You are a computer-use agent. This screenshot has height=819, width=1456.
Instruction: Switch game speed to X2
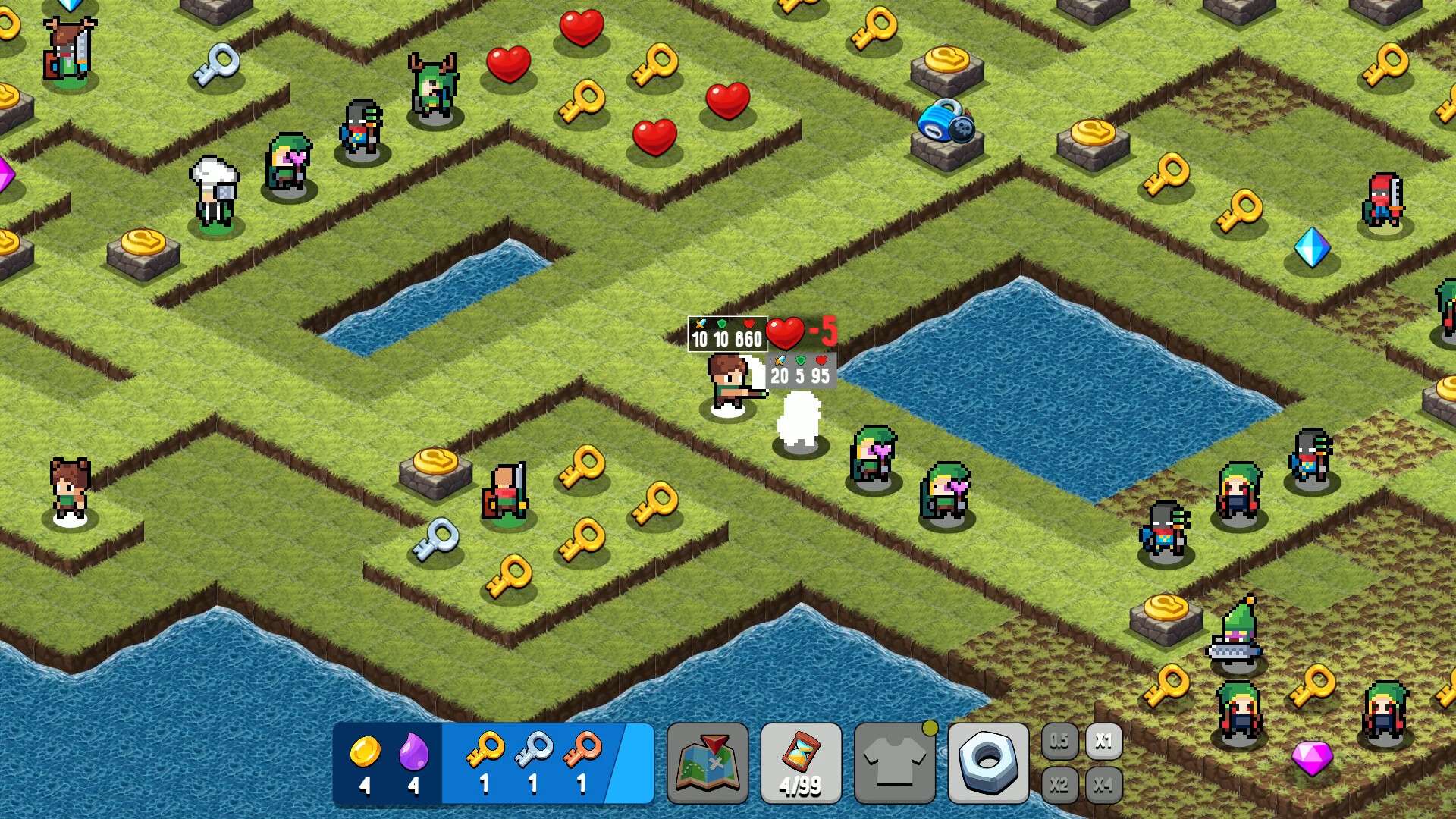click(x=1059, y=784)
